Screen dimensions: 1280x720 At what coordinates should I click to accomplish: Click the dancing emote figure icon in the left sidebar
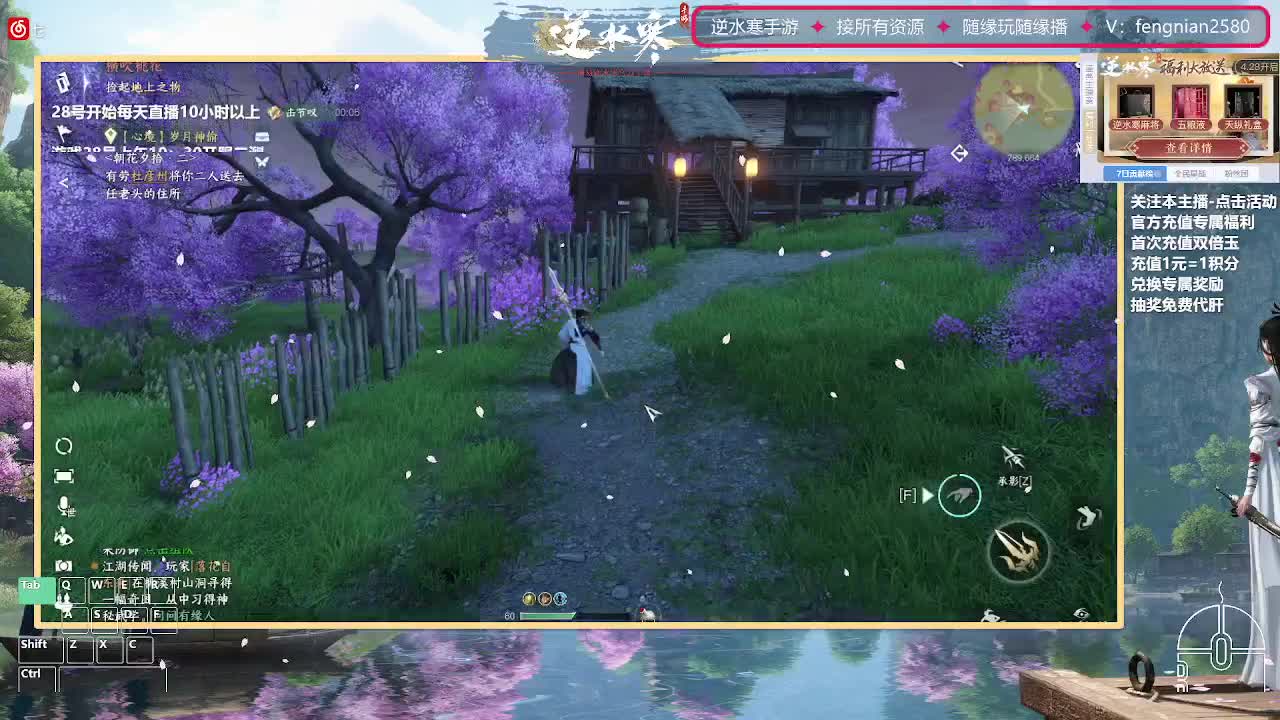(64, 536)
